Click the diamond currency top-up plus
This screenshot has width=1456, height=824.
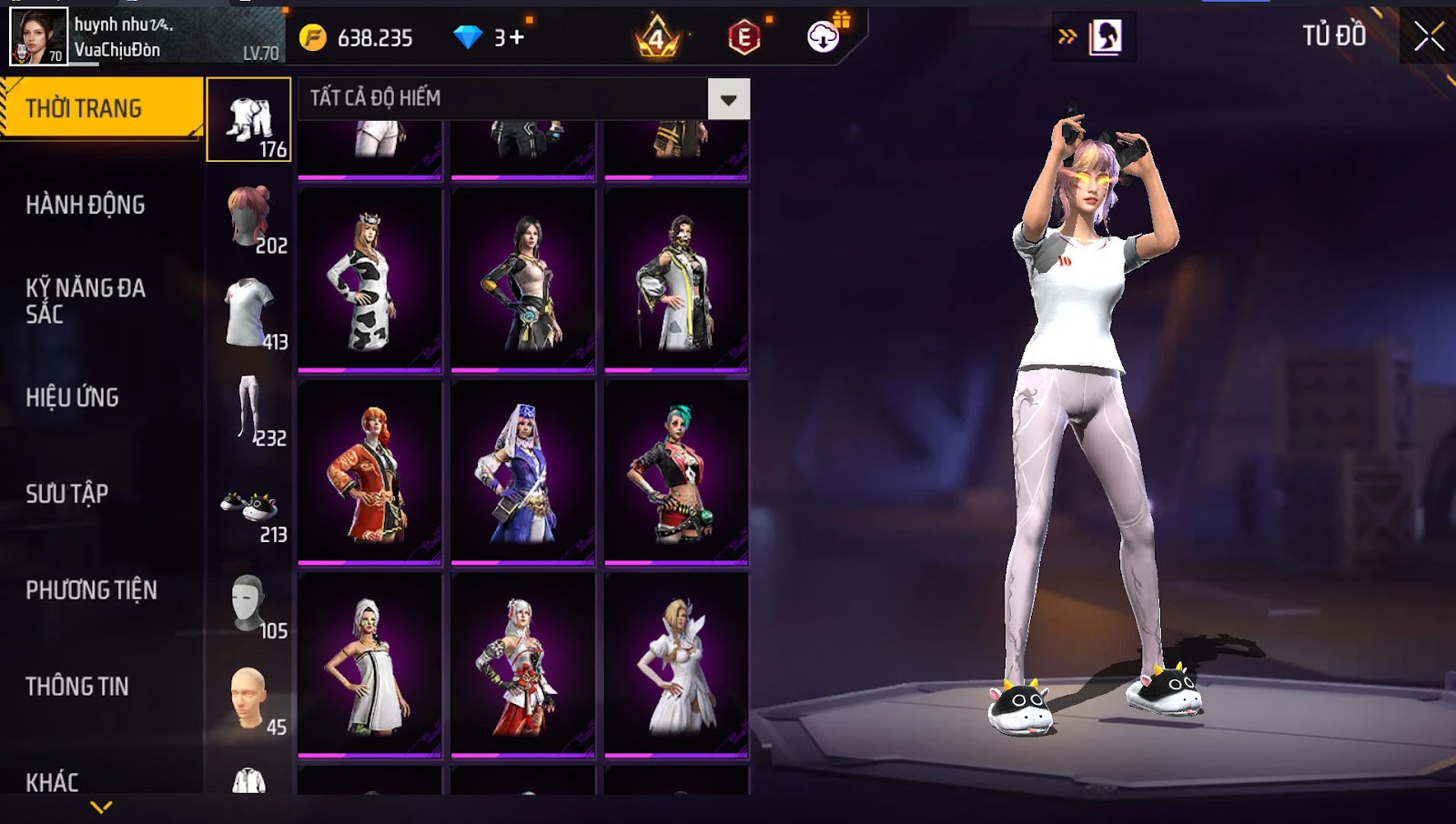[x=516, y=37]
